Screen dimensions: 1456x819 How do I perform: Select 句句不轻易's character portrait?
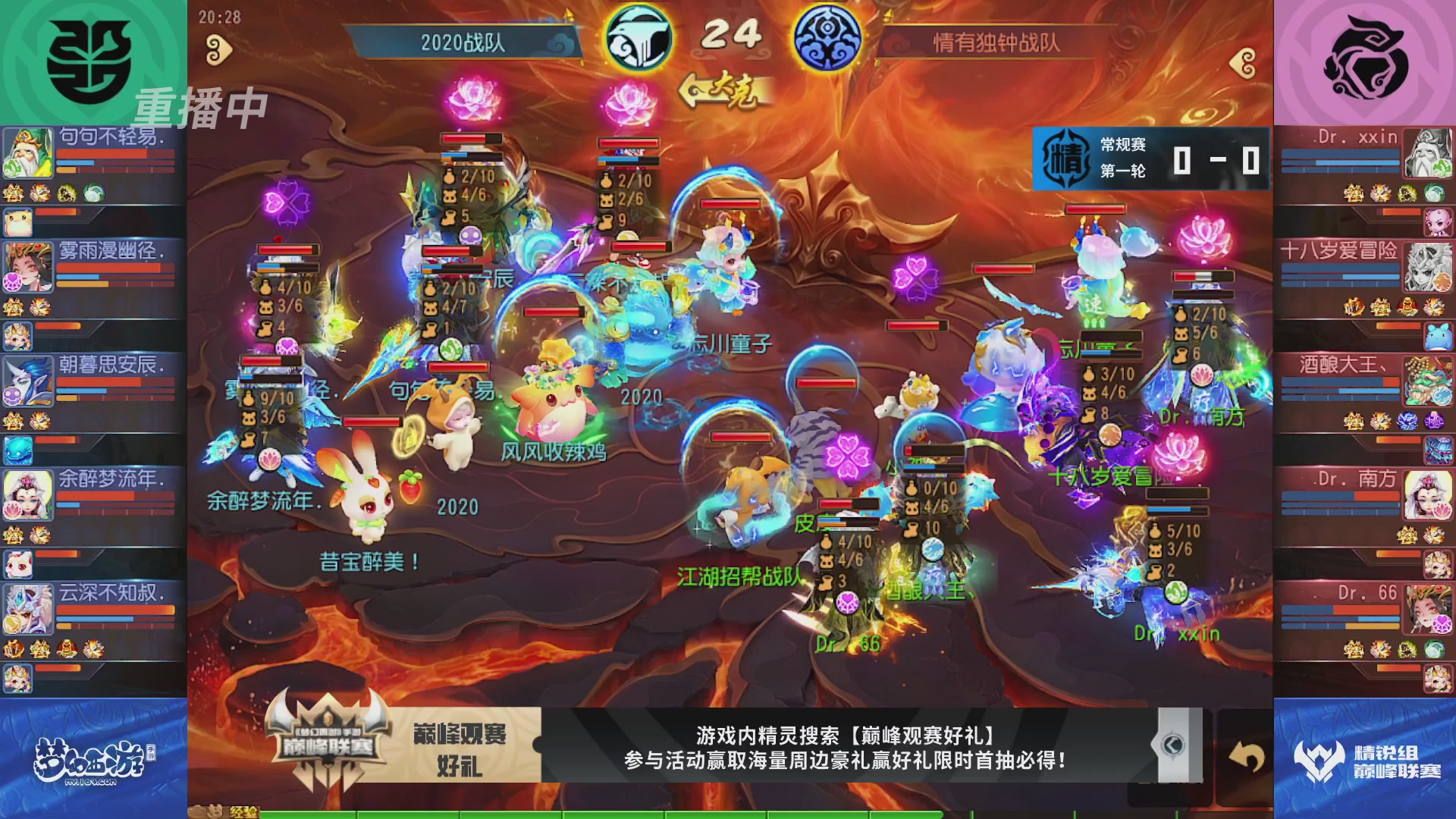[x=27, y=152]
